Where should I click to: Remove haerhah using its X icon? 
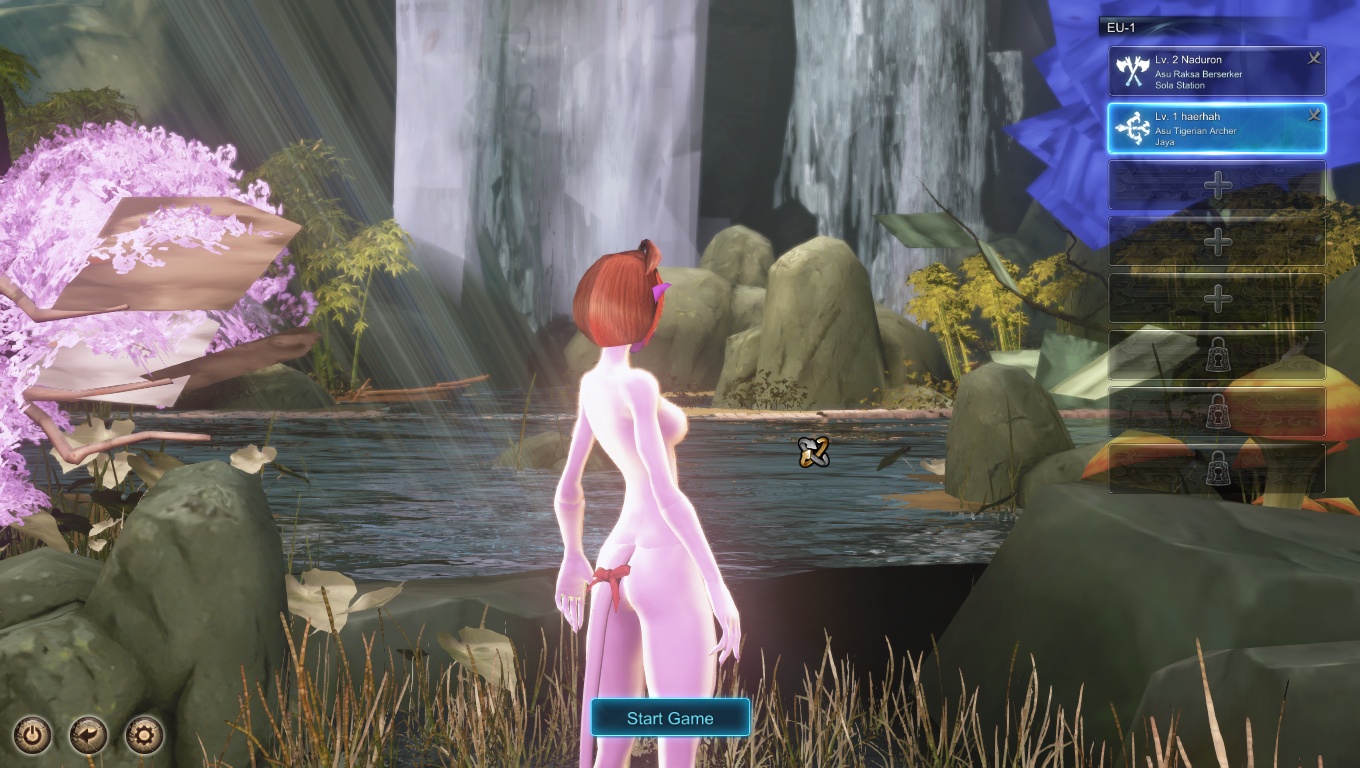(1314, 116)
